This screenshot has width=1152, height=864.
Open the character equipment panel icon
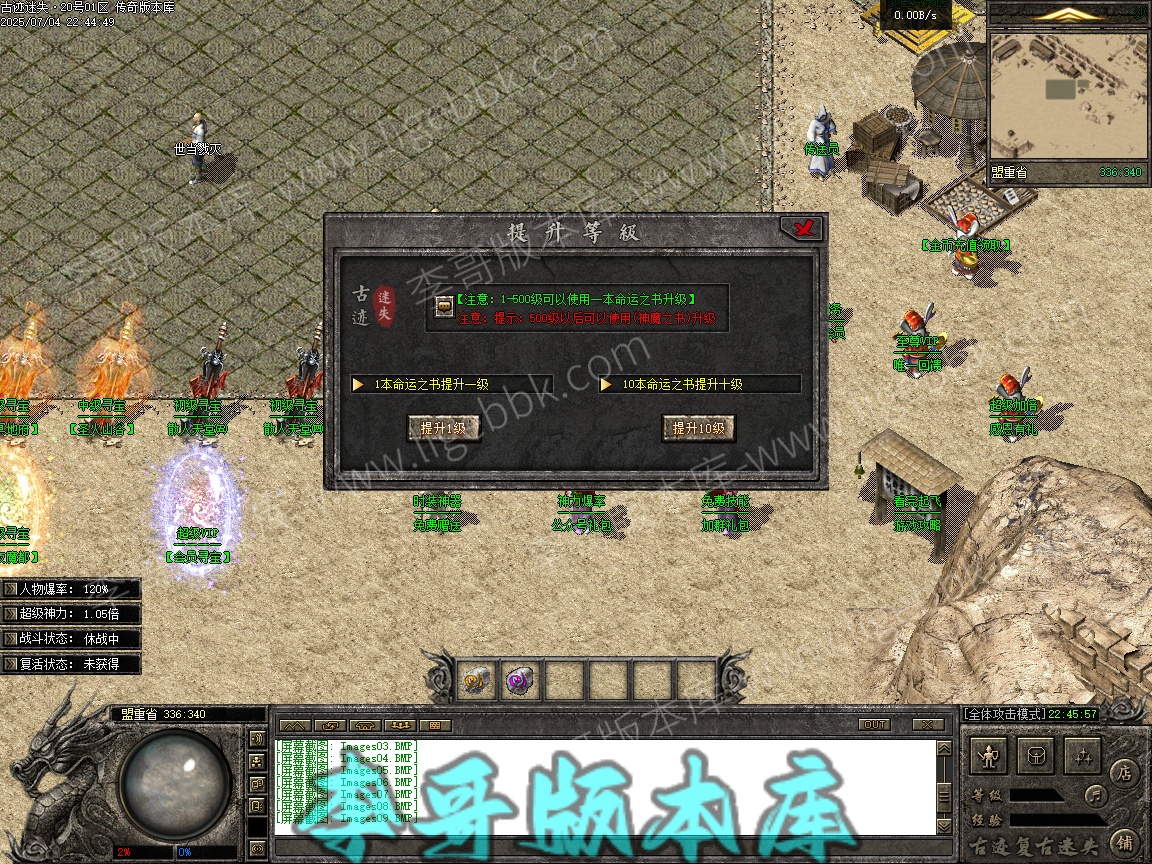pyautogui.click(x=989, y=755)
